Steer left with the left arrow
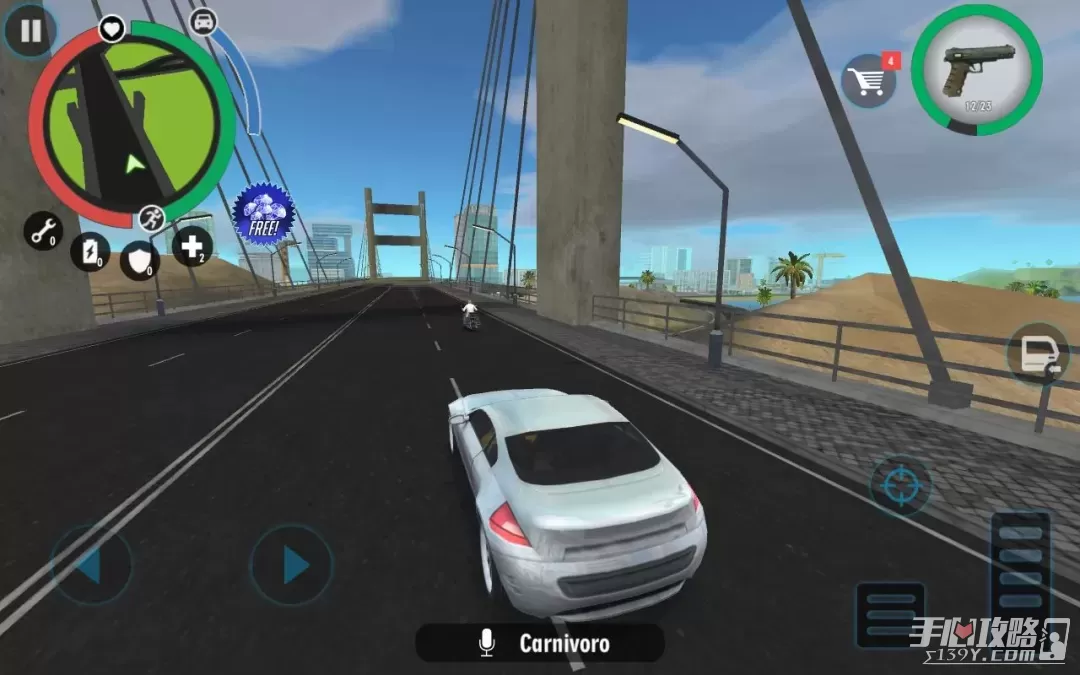 pyautogui.click(x=91, y=565)
